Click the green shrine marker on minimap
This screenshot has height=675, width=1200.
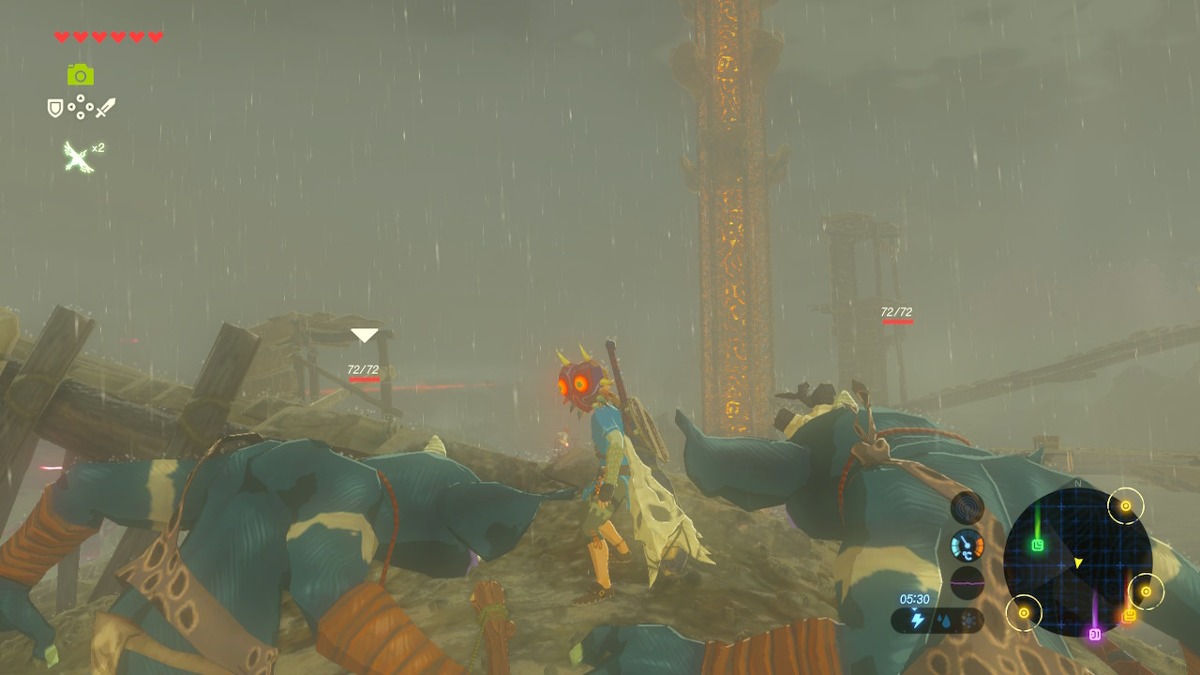[1037, 545]
